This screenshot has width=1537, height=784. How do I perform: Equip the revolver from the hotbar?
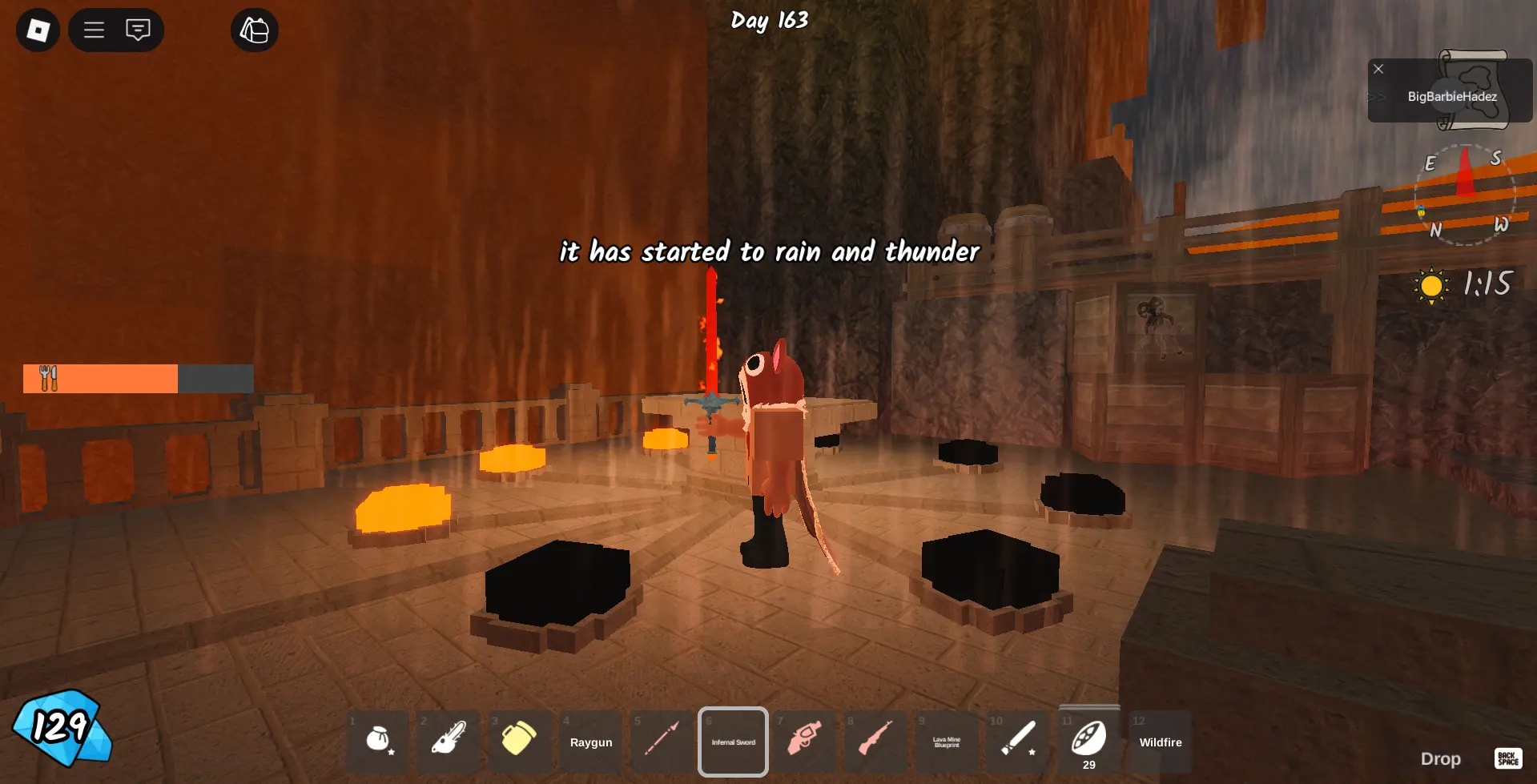[x=804, y=742]
